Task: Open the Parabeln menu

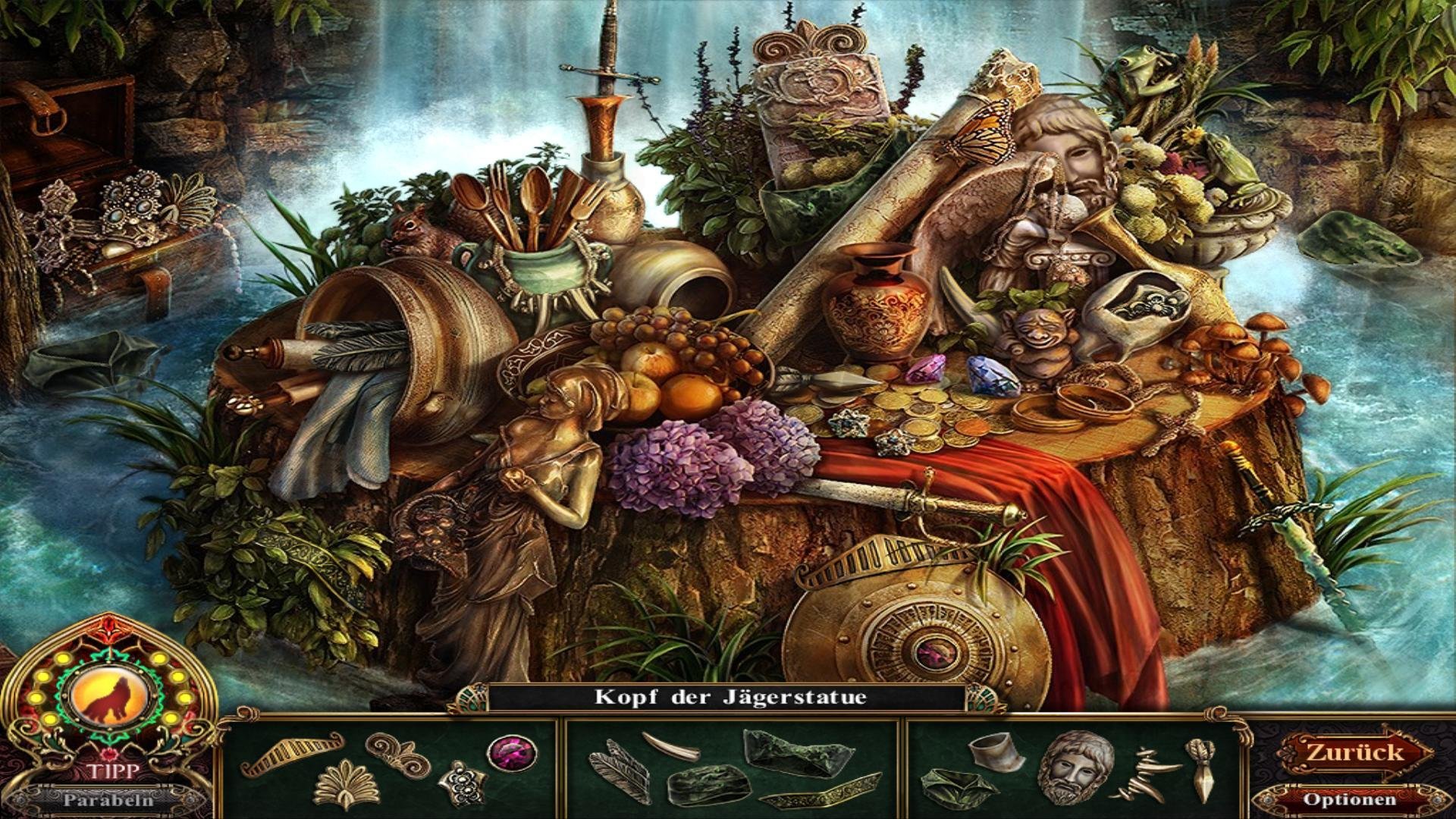Action: [x=108, y=799]
